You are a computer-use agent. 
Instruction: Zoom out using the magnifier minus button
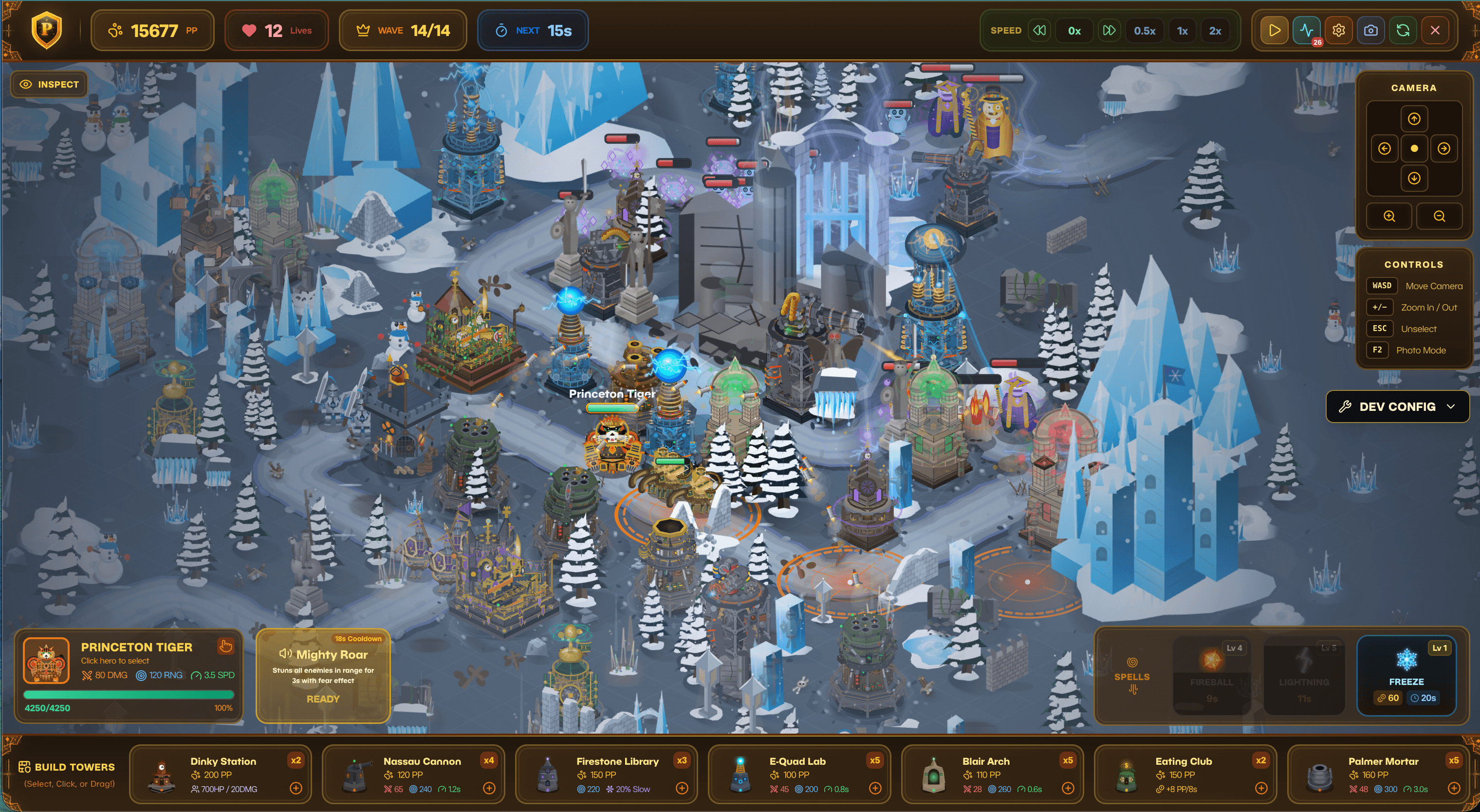click(1439, 216)
